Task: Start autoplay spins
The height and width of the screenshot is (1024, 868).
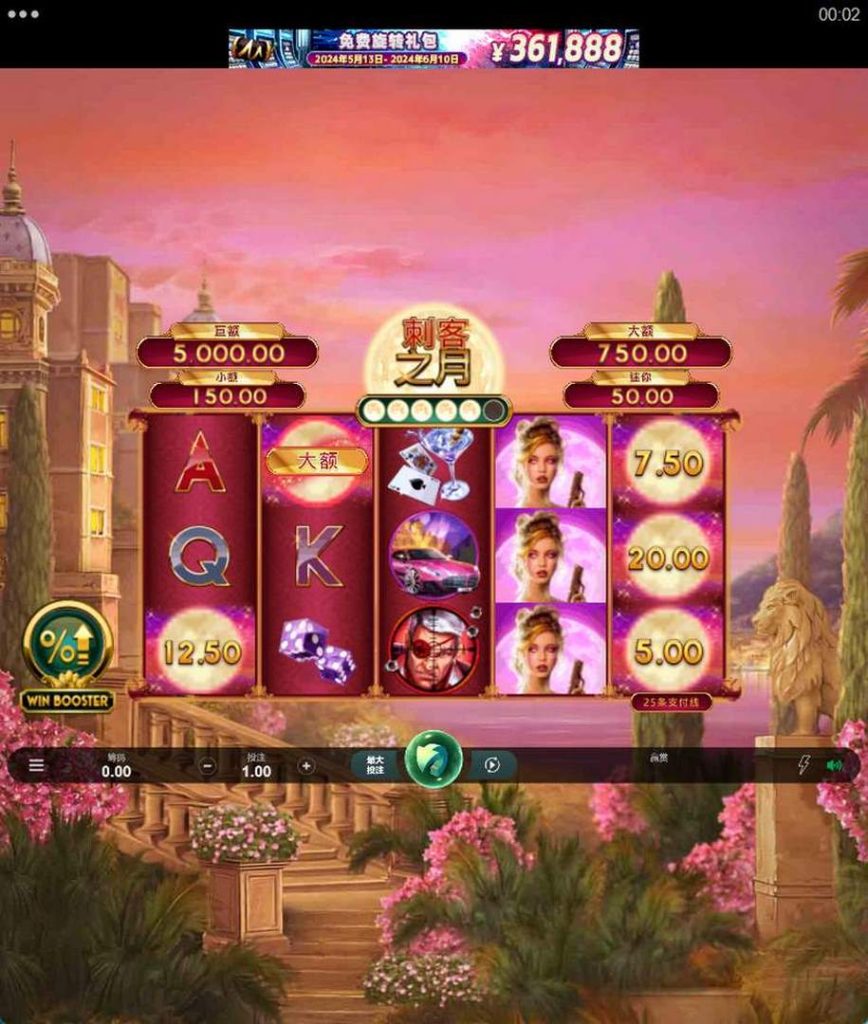Action: 492,766
